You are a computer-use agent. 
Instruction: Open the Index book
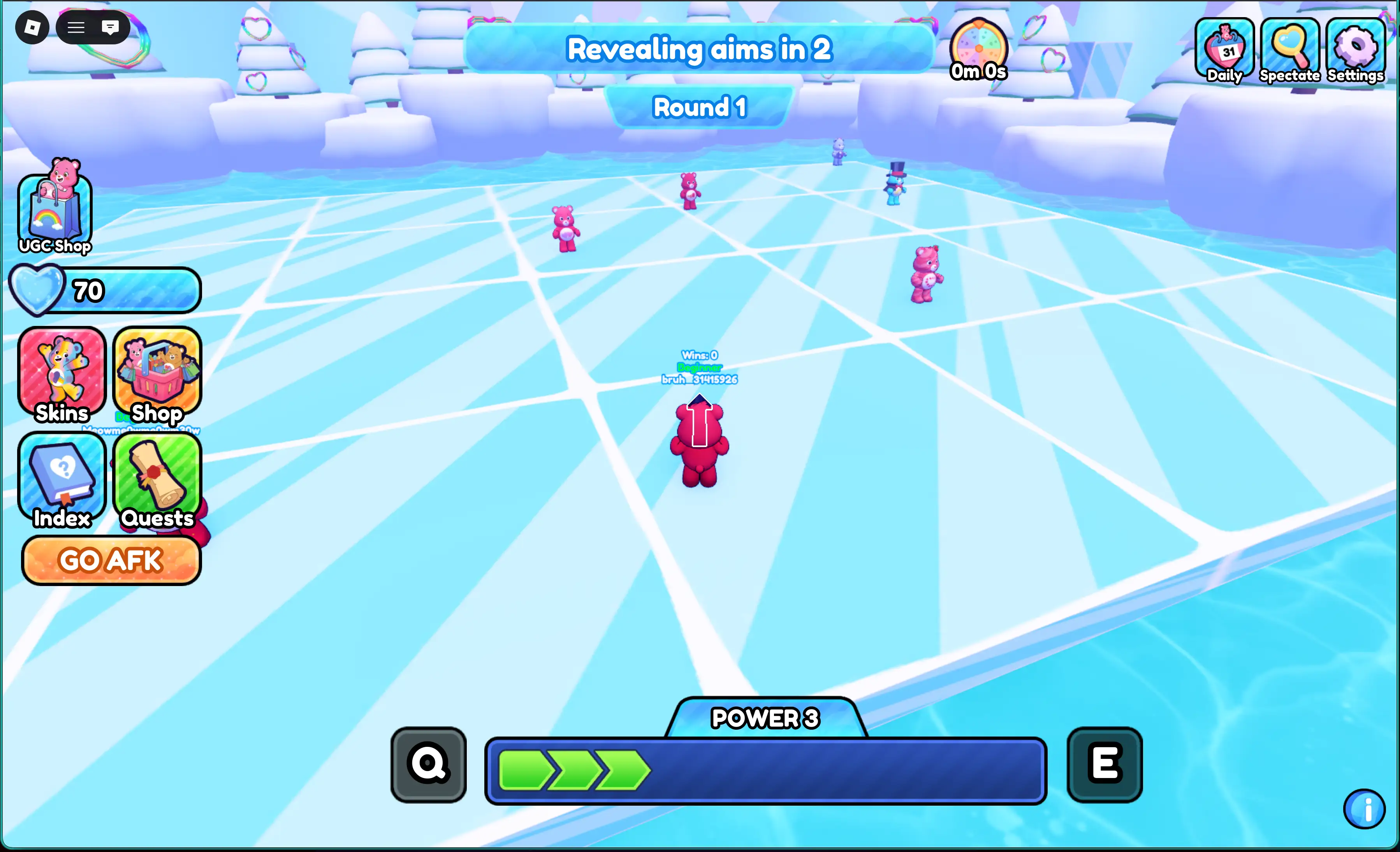click(x=62, y=480)
